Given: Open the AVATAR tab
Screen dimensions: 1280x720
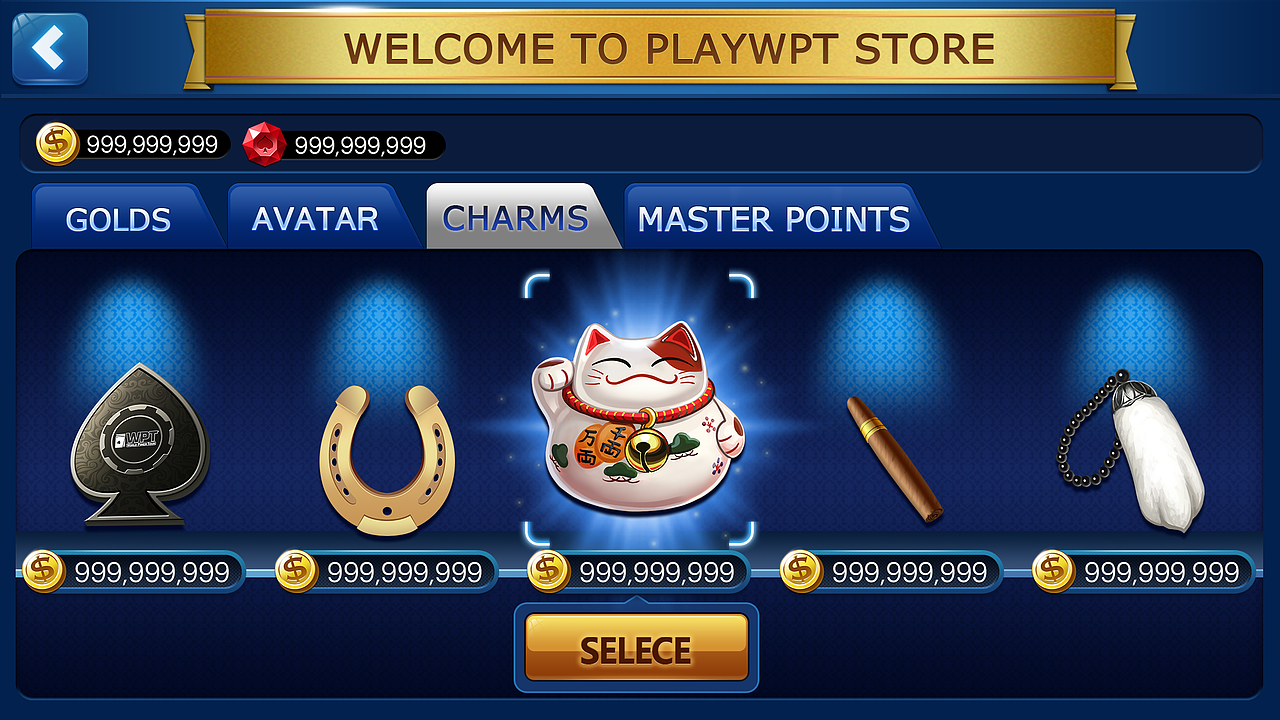Looking at the screenshot, I should tap(317, 218).
